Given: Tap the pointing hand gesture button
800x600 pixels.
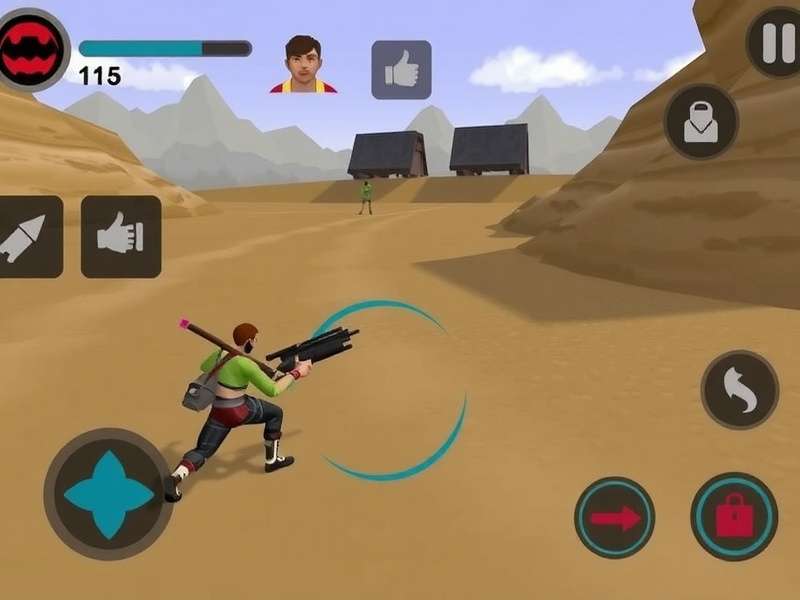Looking at the screenshot, I should pos(121,237).
